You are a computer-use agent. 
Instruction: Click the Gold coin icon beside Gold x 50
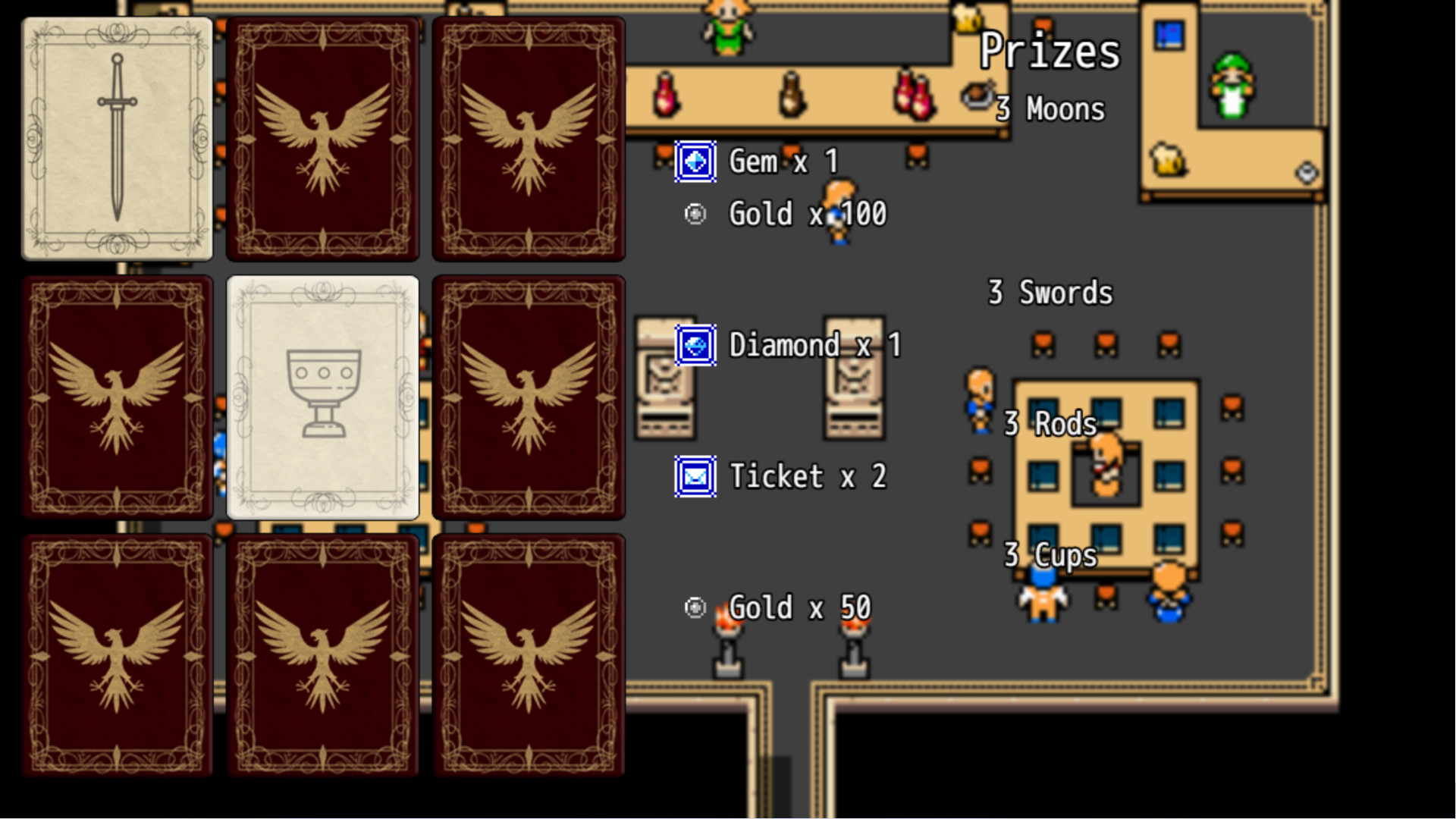695,607
